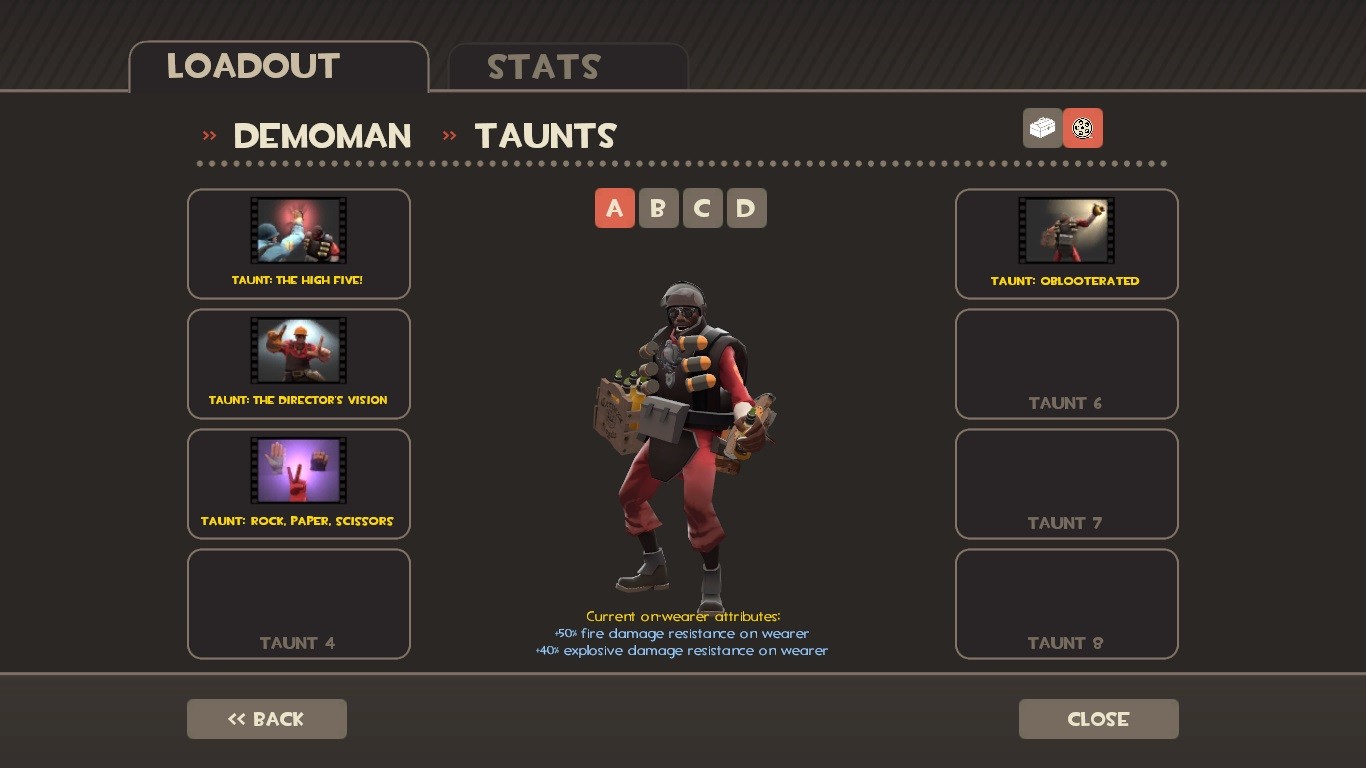The image size is (1366, 768).
Task: Click the BACK button's double-chevron arrow
Action: 235,718
